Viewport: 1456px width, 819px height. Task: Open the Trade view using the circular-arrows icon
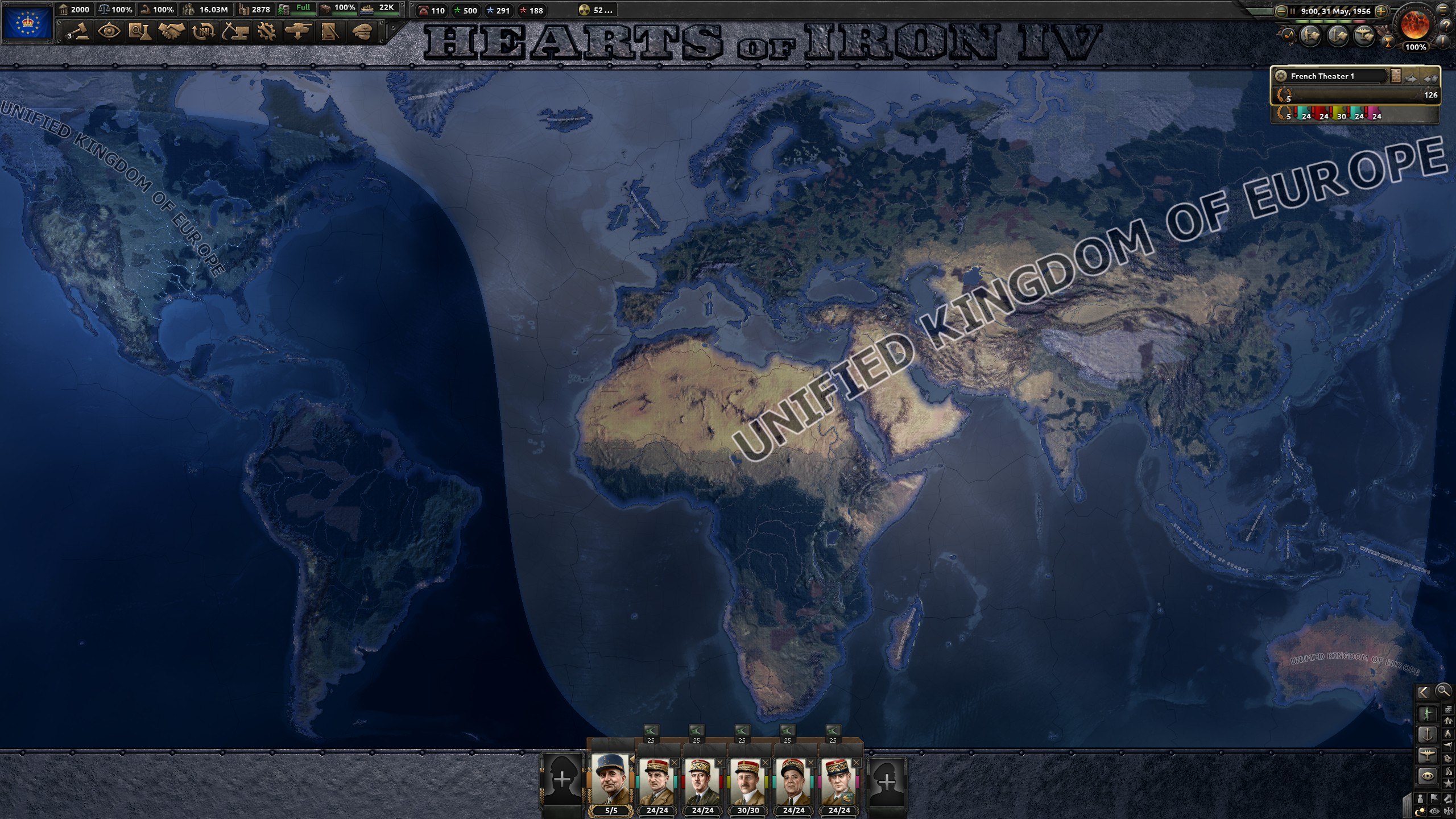tap(203, 31)
